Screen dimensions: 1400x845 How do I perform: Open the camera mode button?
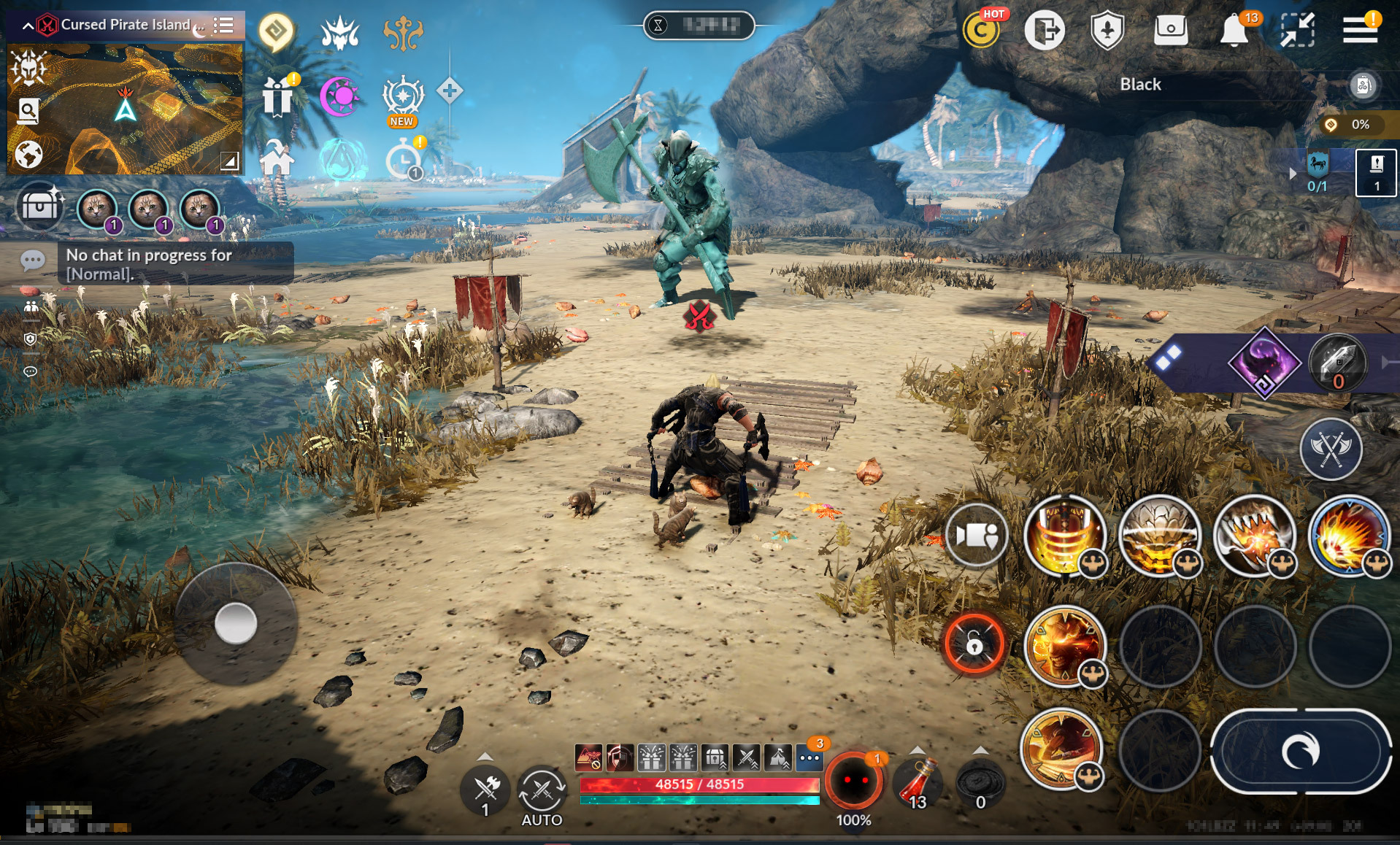coord(976,535)
